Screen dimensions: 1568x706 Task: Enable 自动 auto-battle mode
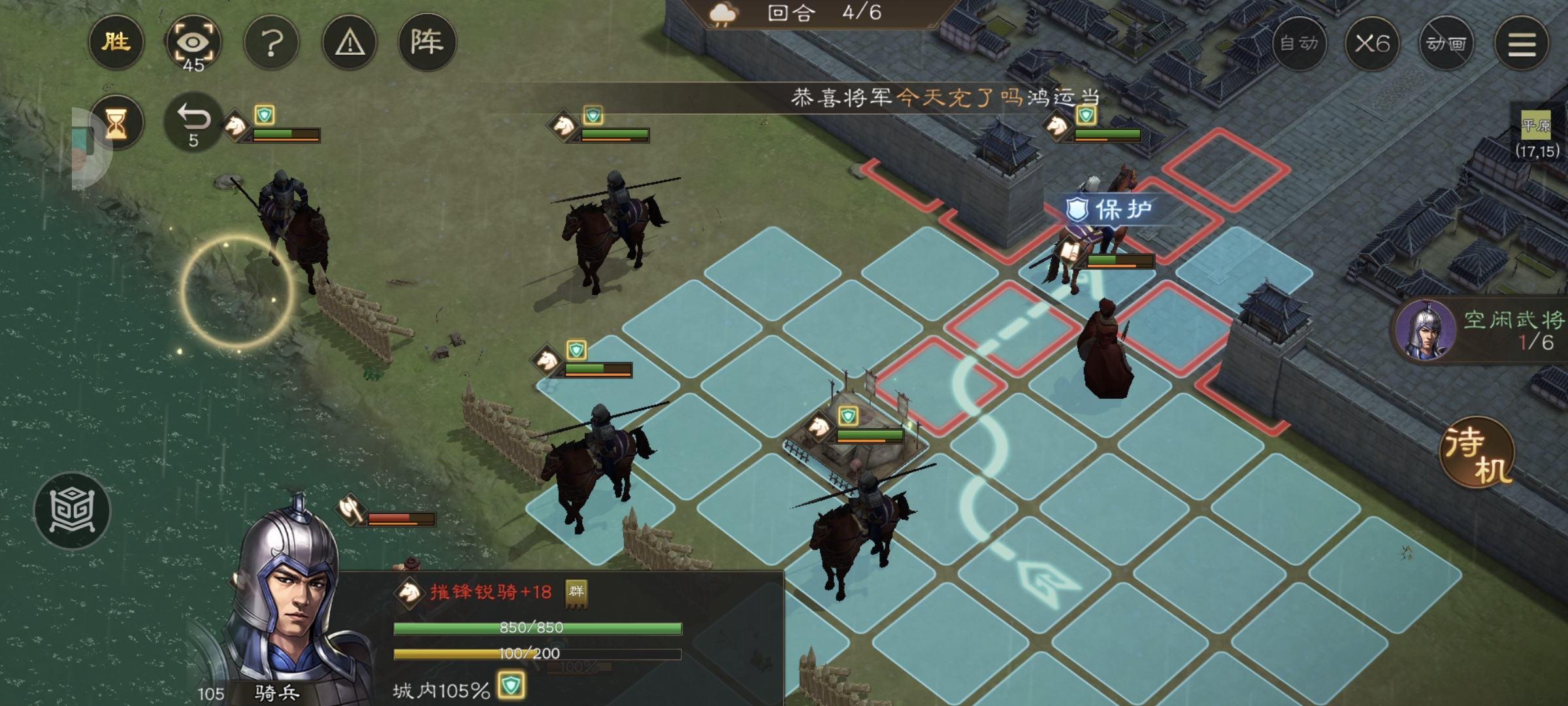coord(1299,44)
